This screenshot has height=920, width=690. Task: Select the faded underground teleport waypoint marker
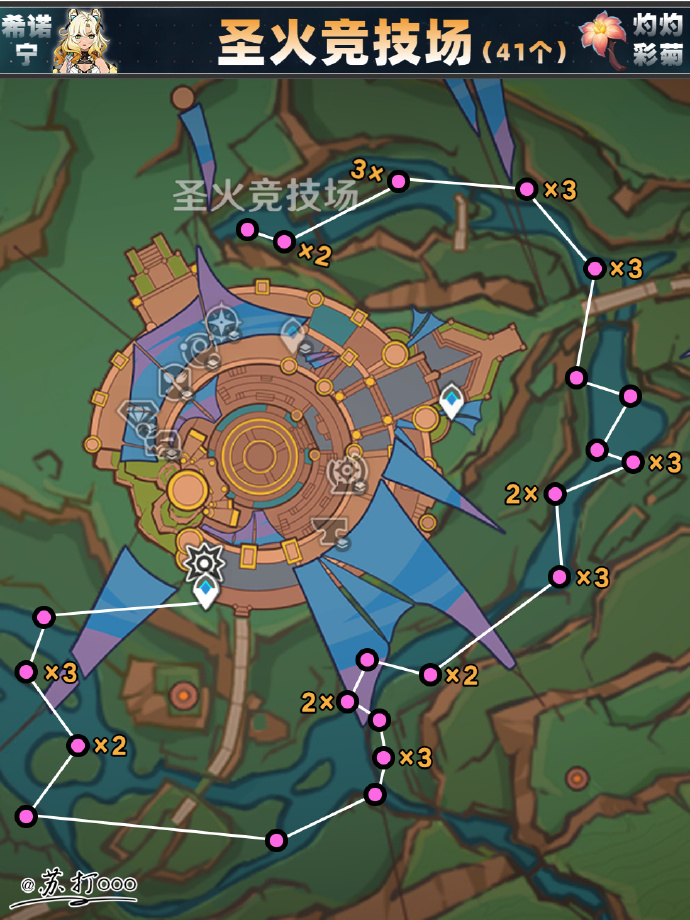pyautogui.click(x=294, y=333)
